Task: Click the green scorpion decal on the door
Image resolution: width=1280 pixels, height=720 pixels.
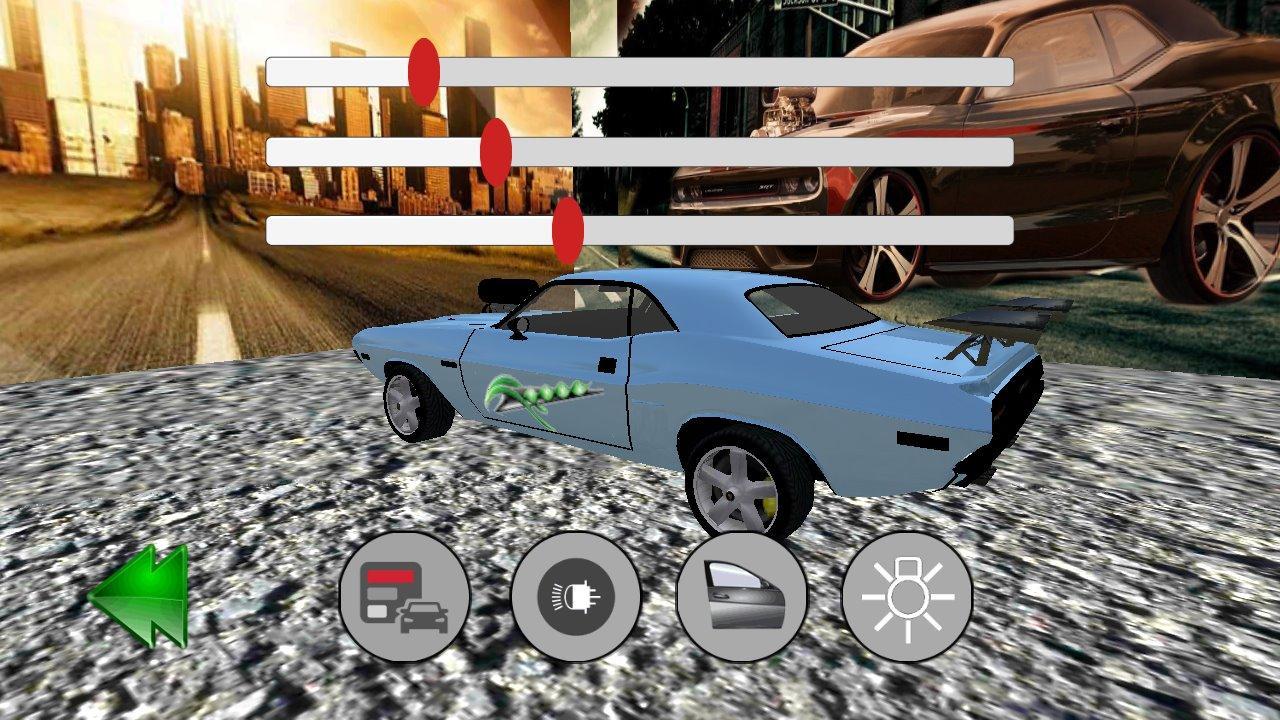Action: (x=535, y=395)
